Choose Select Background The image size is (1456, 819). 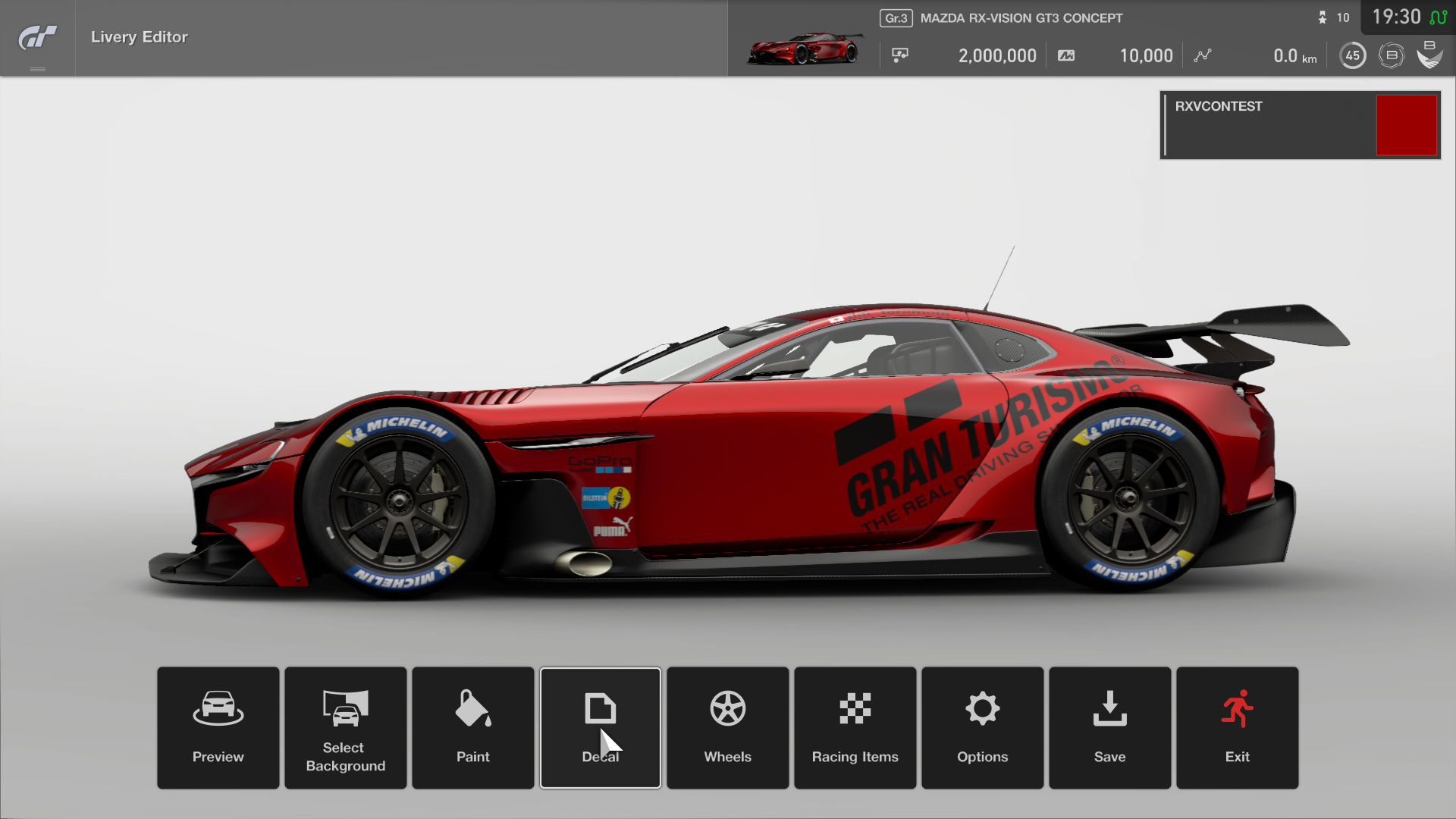coord(346,727)
